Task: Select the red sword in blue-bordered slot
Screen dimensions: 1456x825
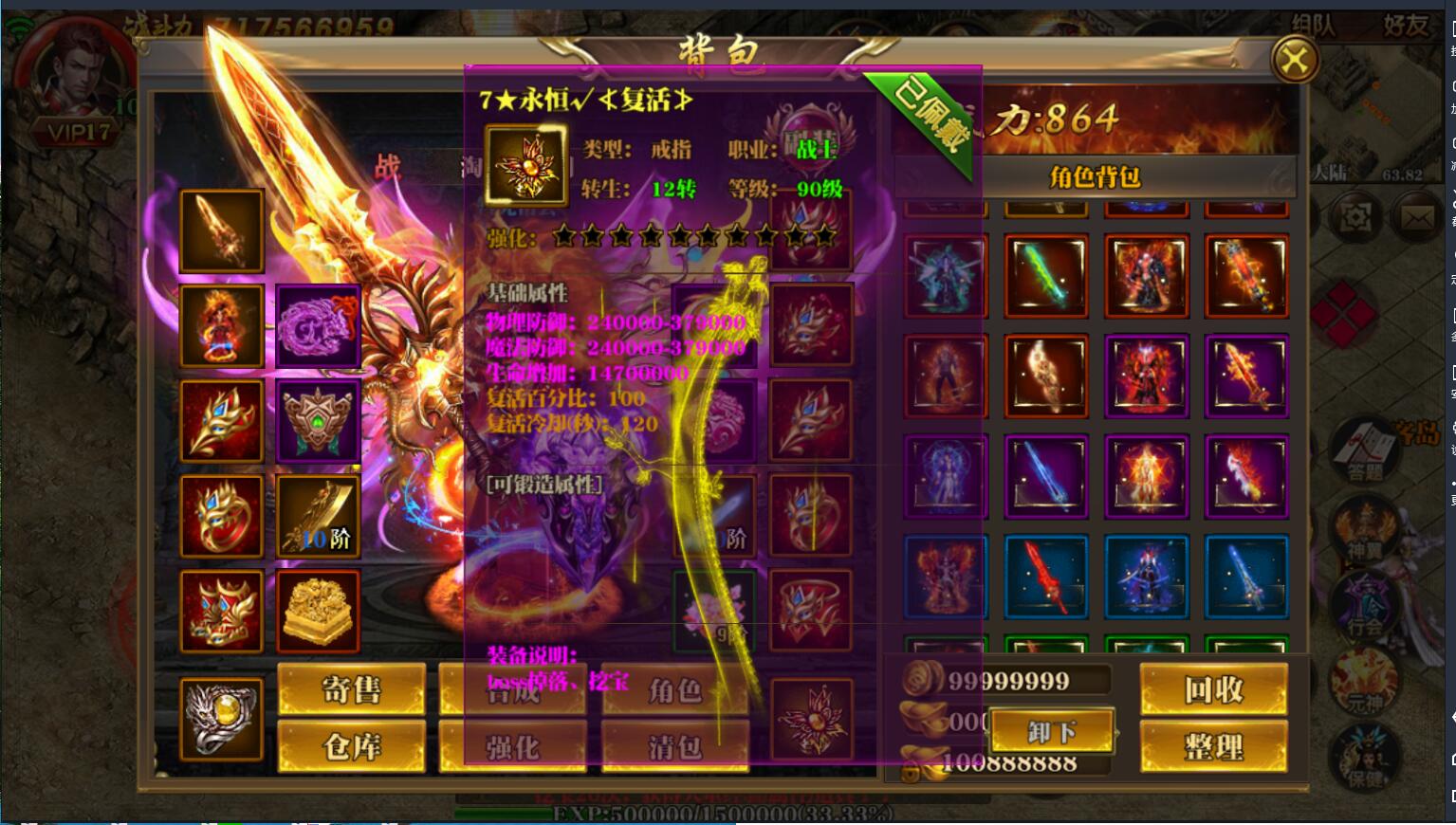Action: [1045, 576]
